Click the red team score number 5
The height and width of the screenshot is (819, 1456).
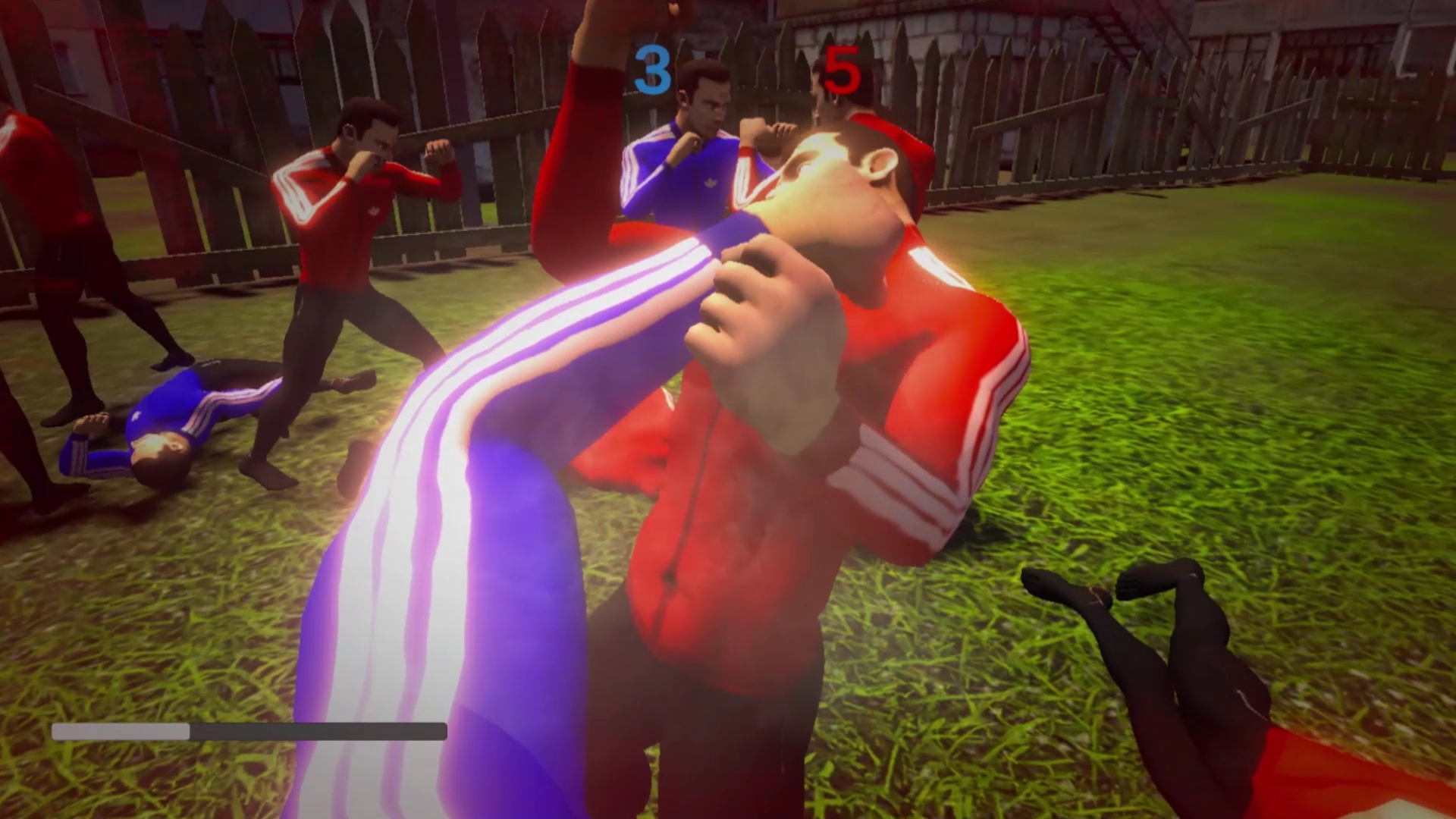(844, 67)
